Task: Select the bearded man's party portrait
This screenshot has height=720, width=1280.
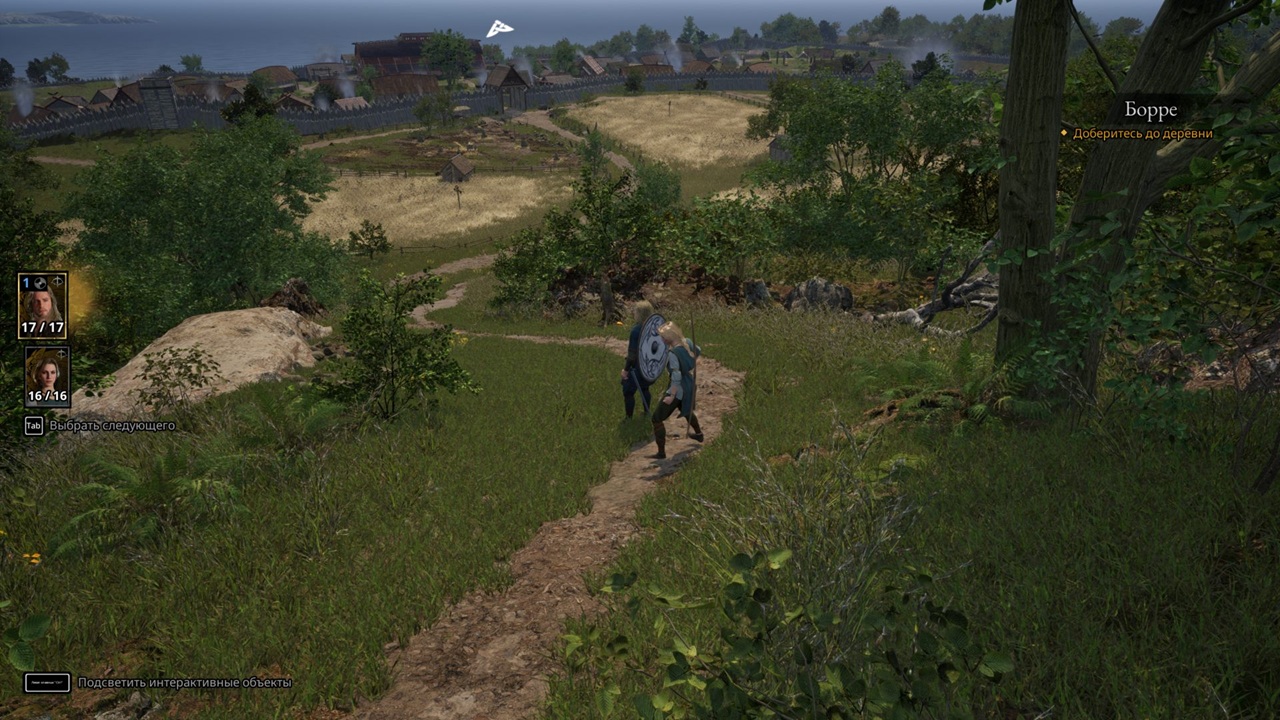Action: point(42,304)
